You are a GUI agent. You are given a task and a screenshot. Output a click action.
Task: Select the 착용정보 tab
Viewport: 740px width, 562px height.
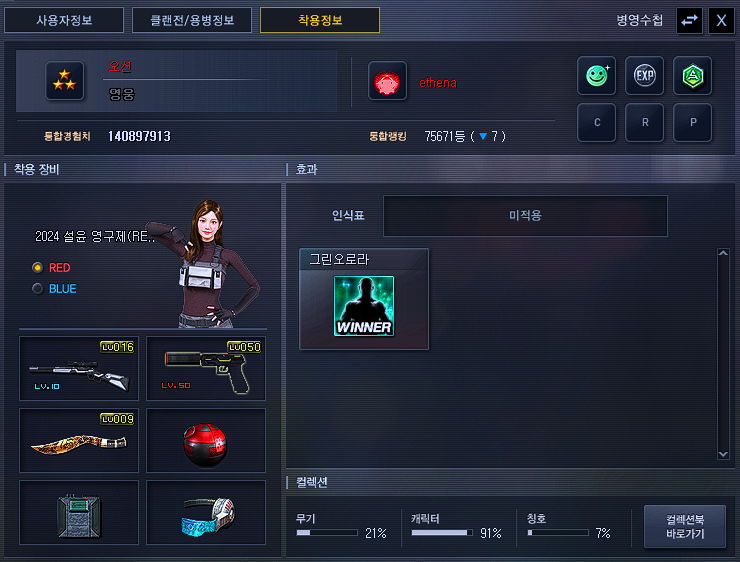point(320,20)
